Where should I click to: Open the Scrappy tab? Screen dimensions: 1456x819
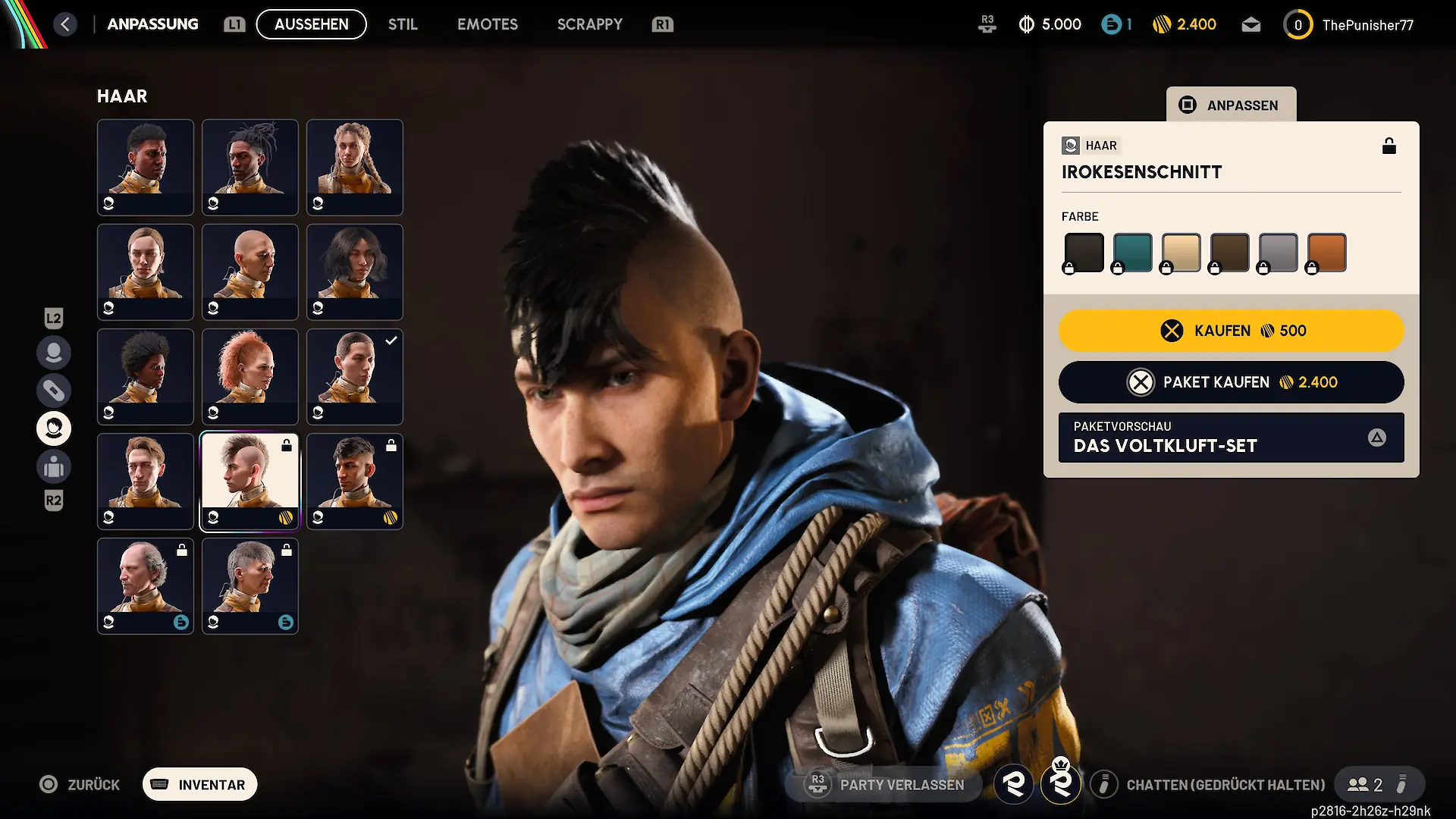[x=589, y=24]
